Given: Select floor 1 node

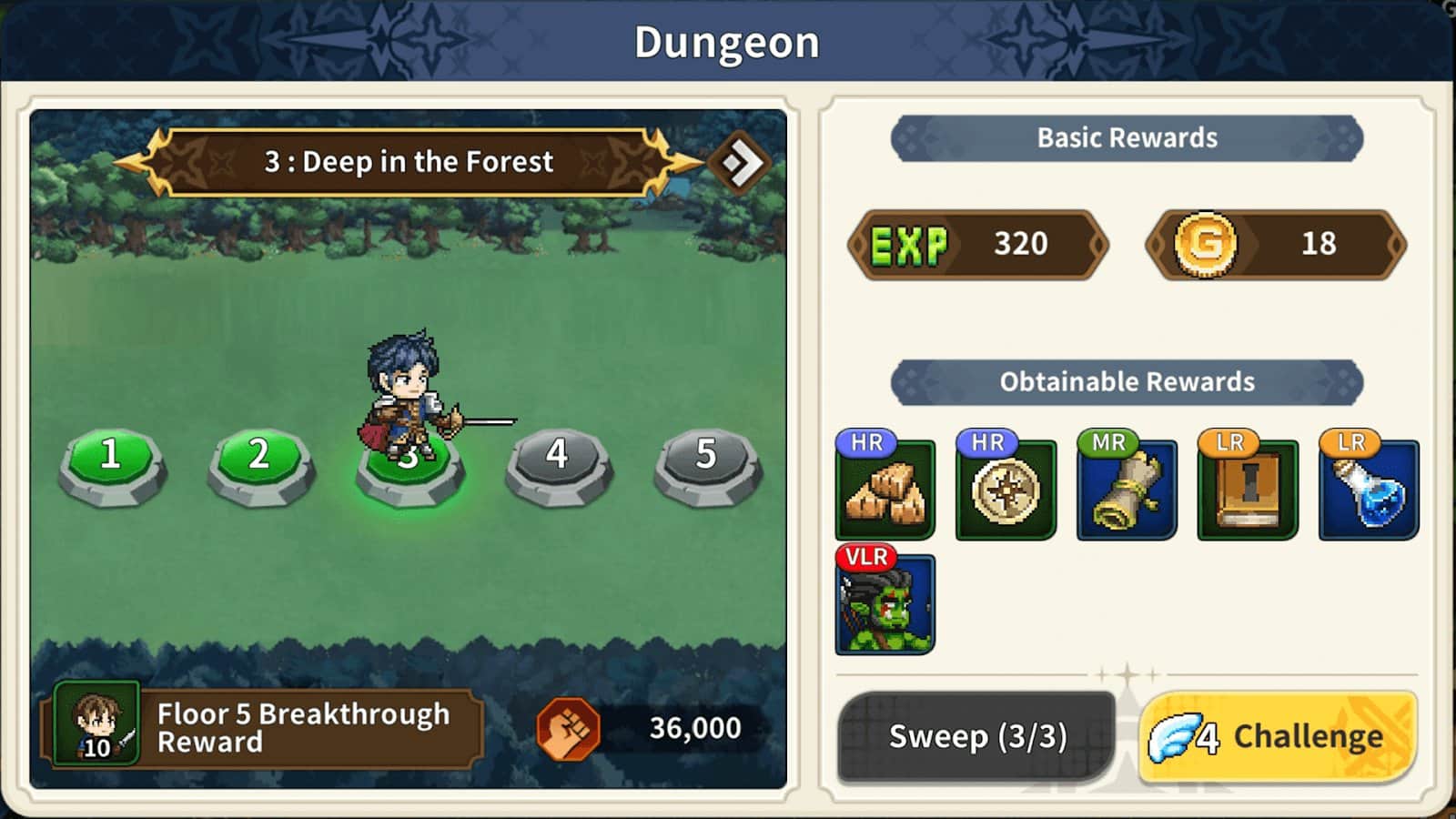Looking at the screenshot, I should 111,462.
